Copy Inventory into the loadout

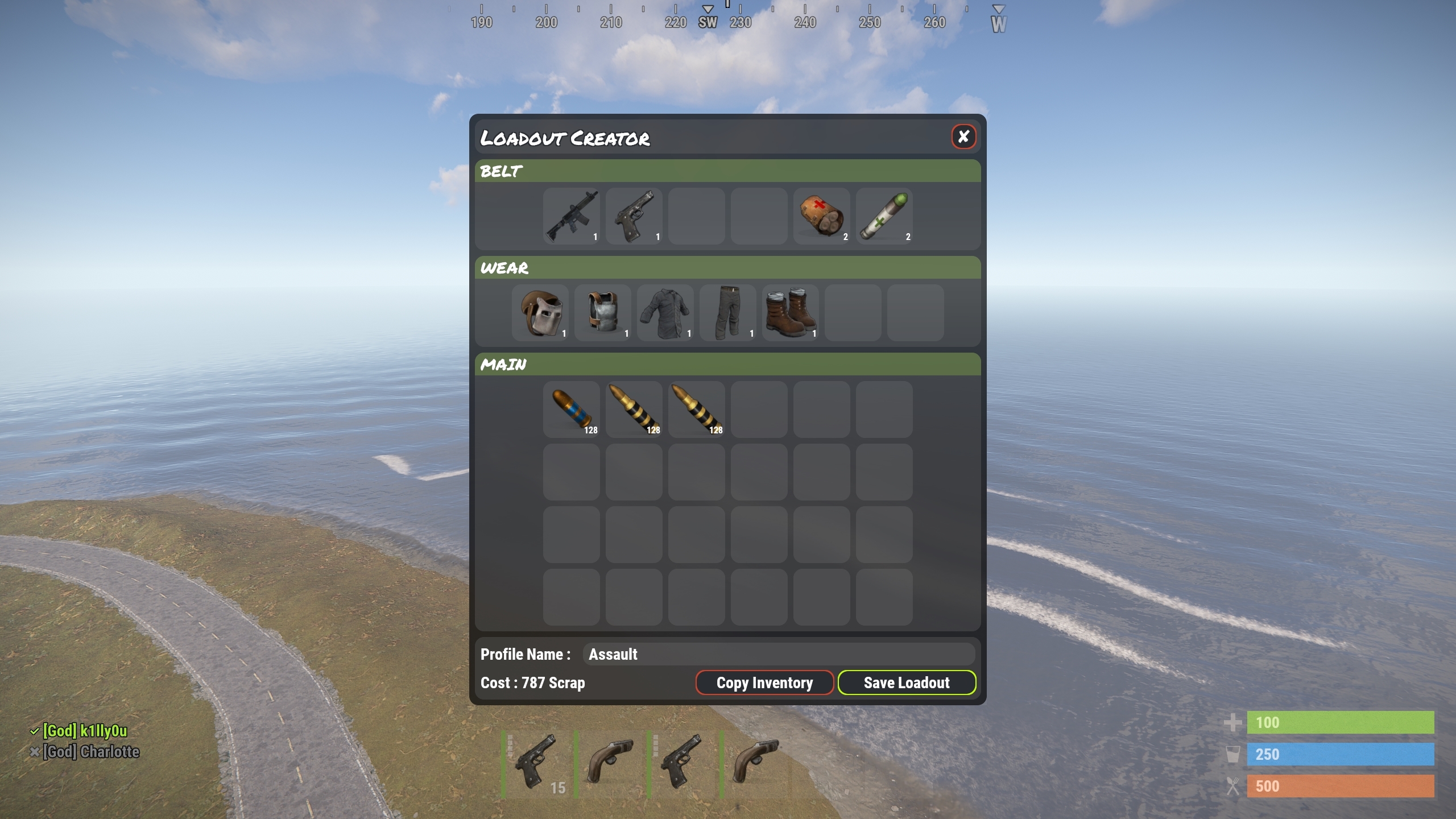pyautogui.click(x=764, y=682)
